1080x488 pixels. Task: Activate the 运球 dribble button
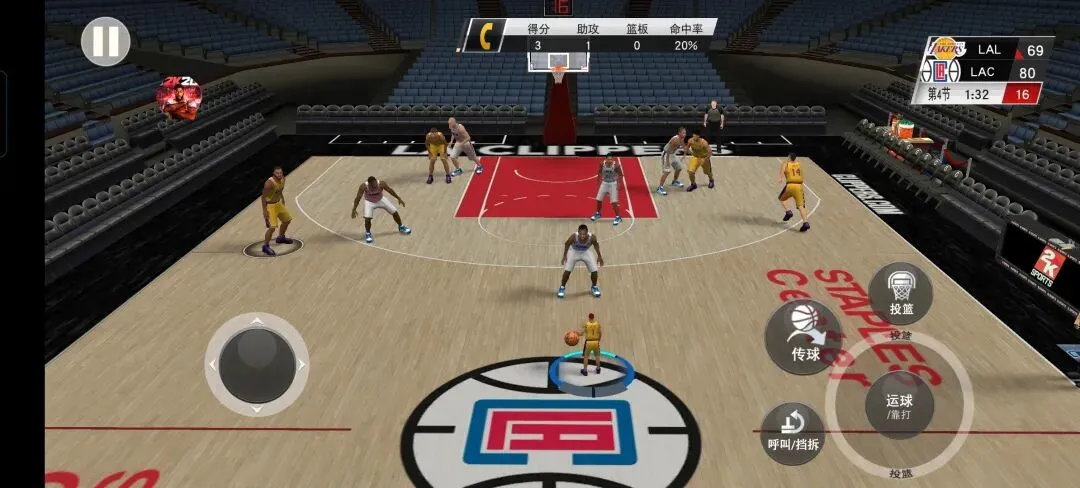[899, 404]
